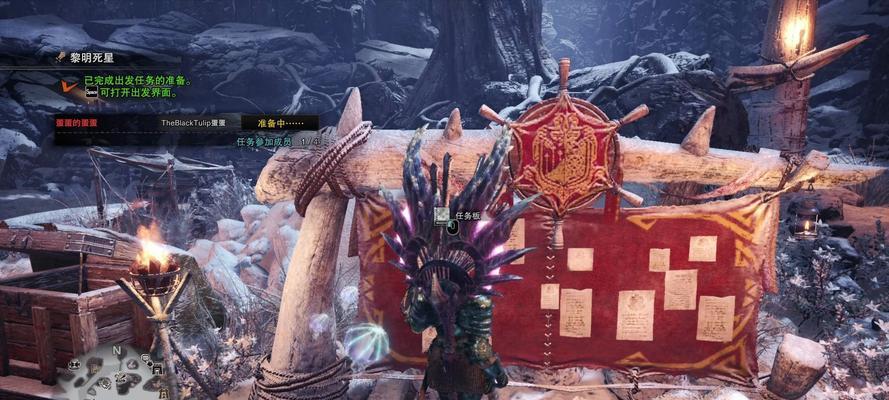Viewport: 889px width, 400px height.
Task: Select TheBlackTulip's 准备中 member row
Action: (186, 122)
